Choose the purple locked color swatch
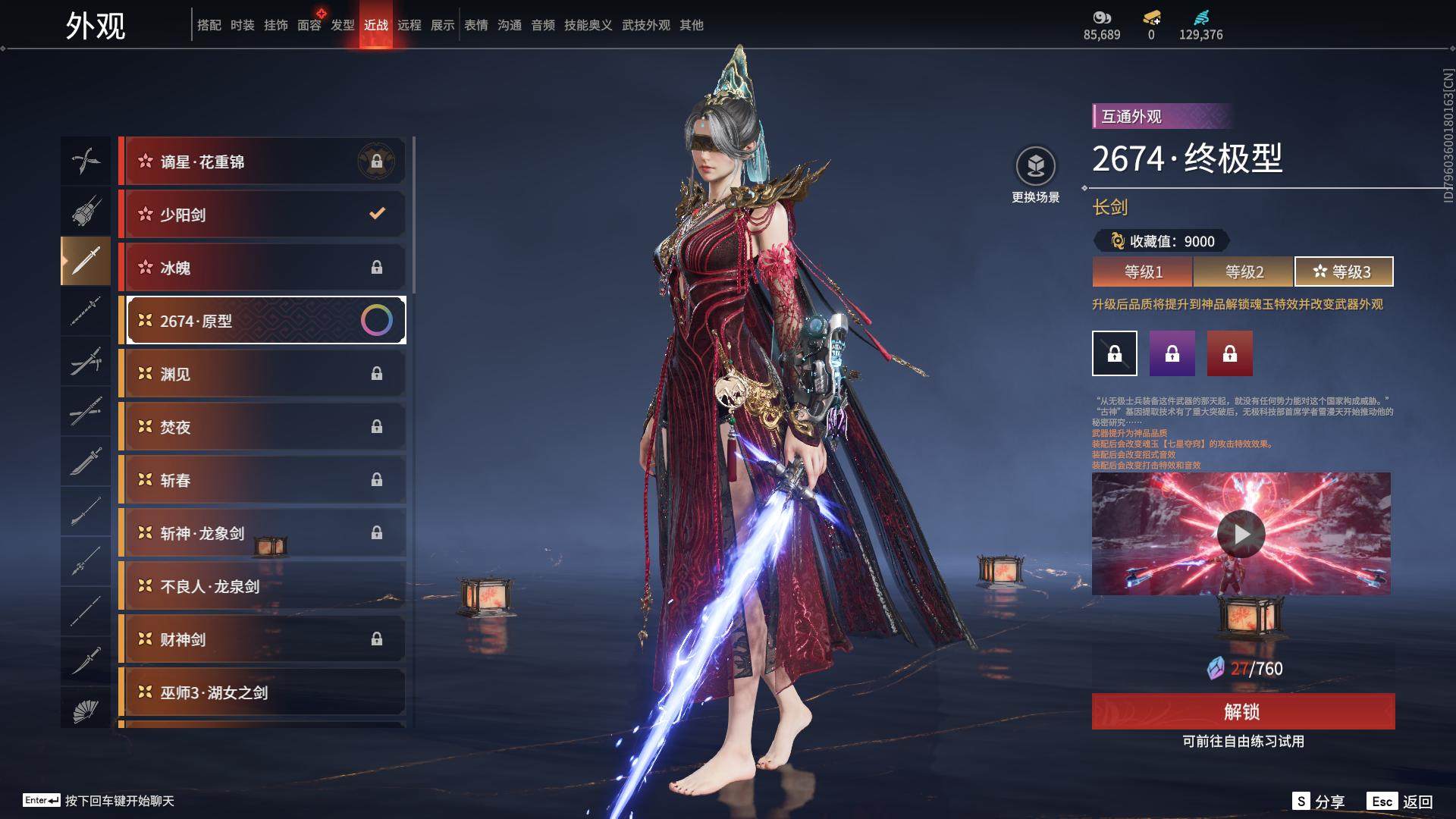This screenshot has width=1456, height=819. 1172,353
